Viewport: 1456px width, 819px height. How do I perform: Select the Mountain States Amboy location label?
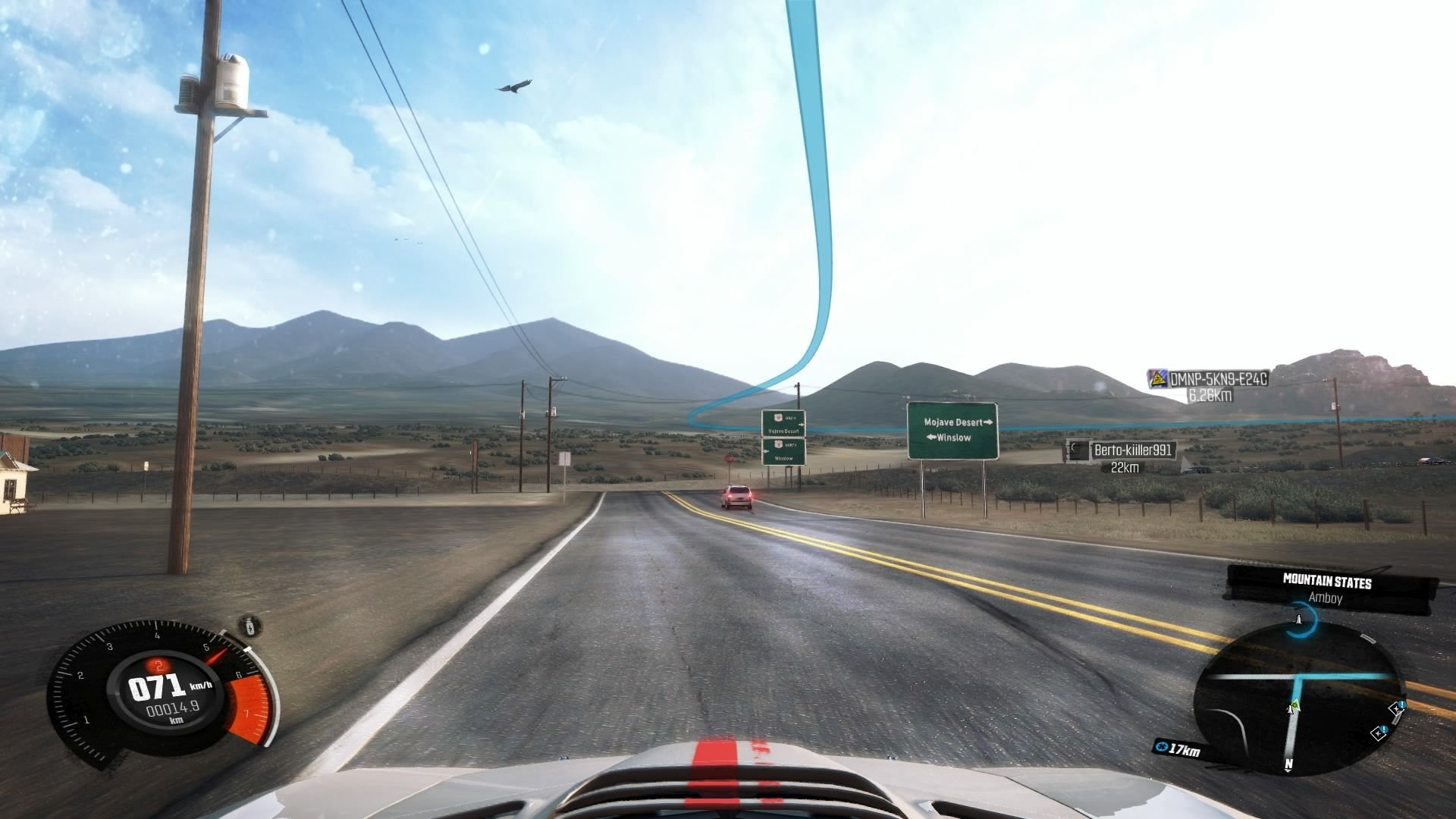click(1326, 589)
